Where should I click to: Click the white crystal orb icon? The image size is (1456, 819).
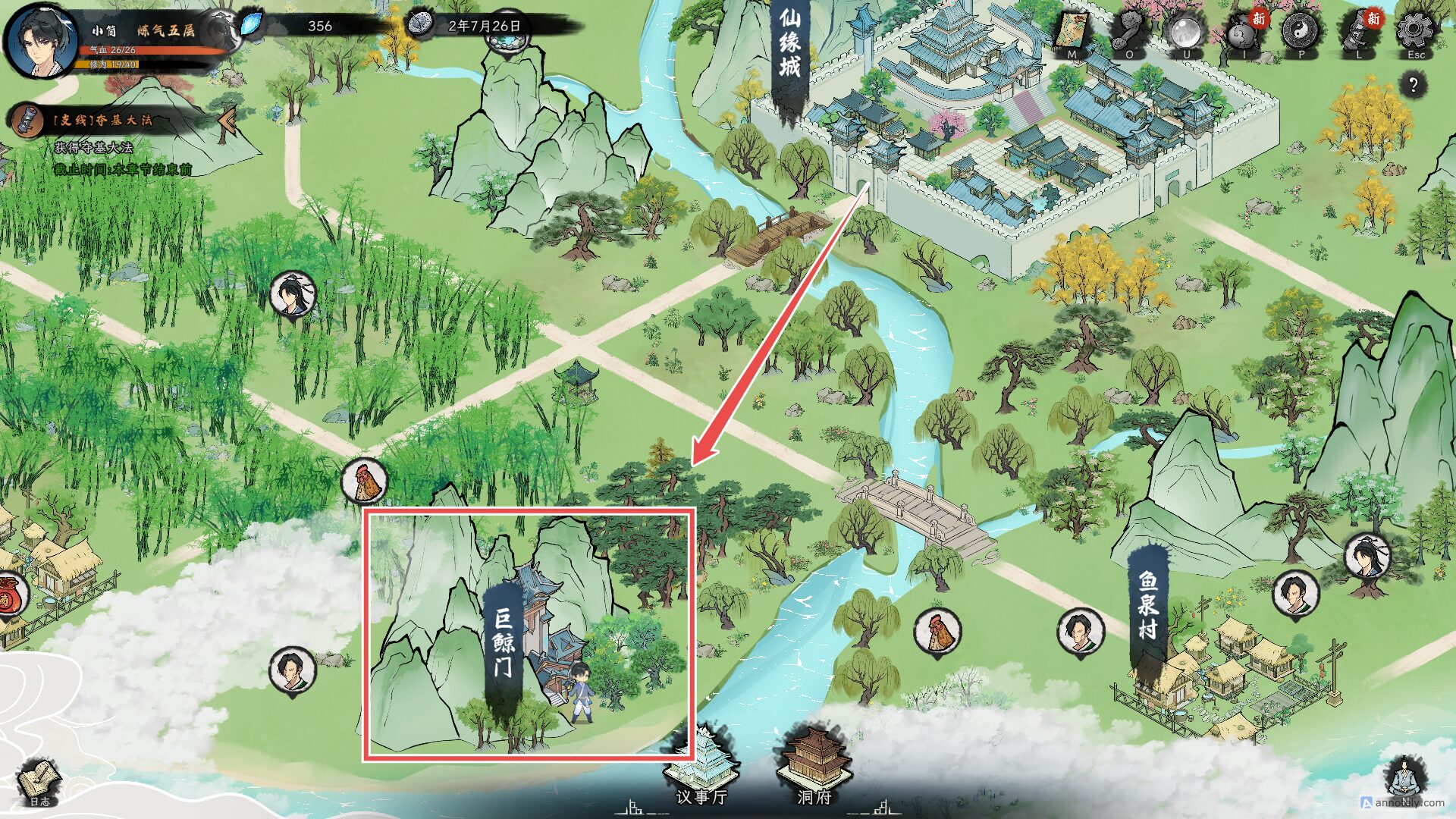(x=1186, y=33)
